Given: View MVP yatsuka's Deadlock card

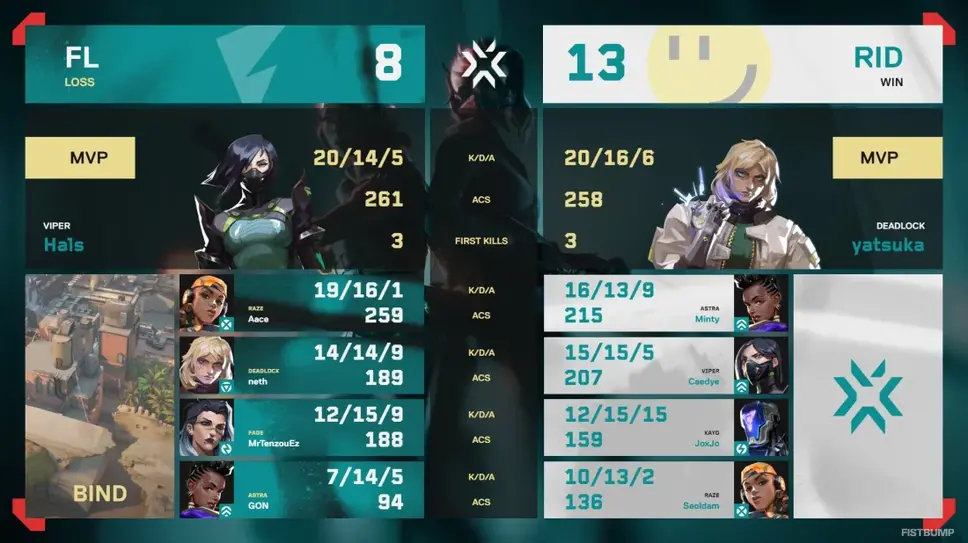Looking at the screenshot, I should click(742, 189).
